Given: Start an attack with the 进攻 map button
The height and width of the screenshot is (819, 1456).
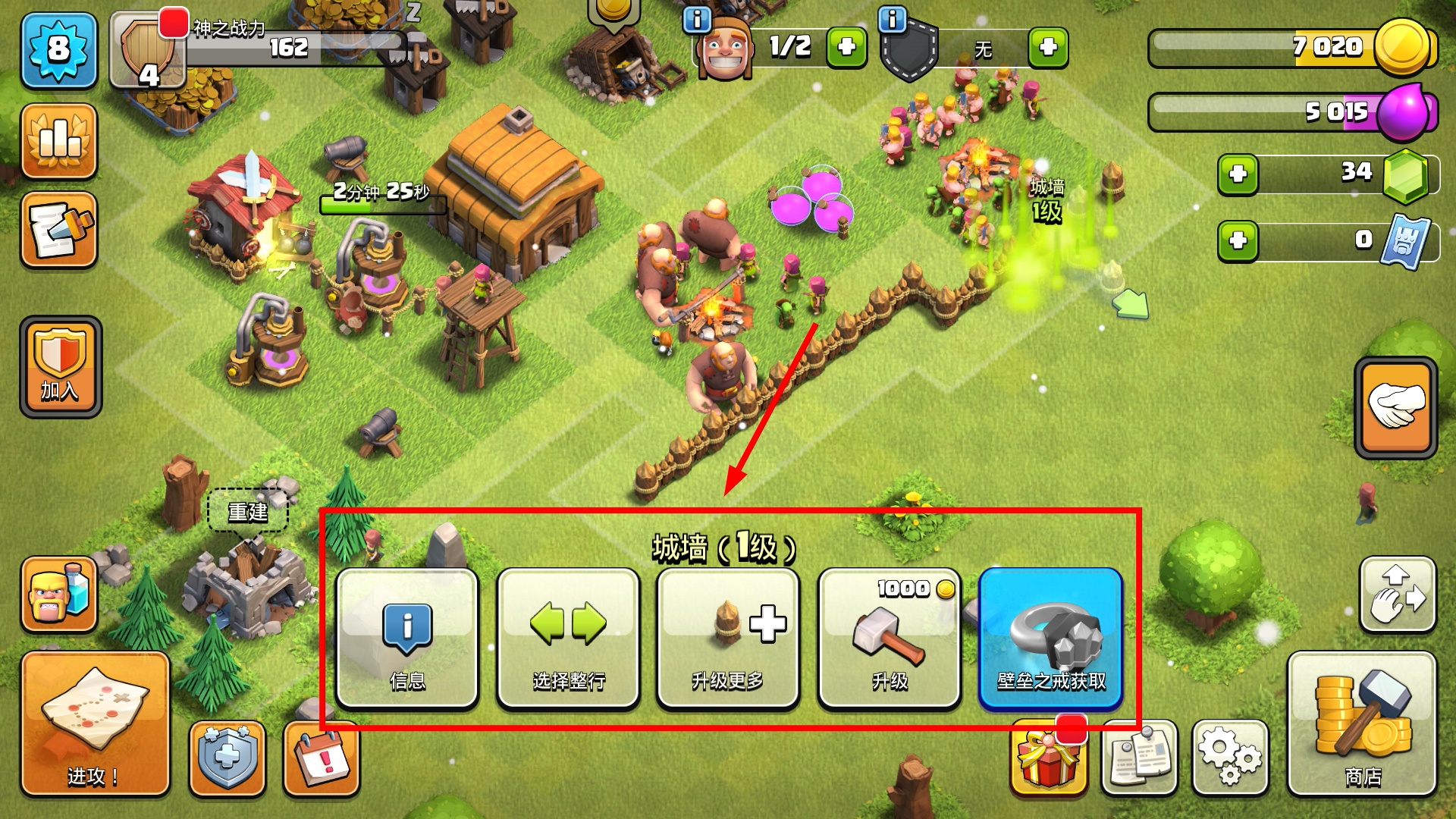Looking at the screenshot, I should tap(95, 723).
